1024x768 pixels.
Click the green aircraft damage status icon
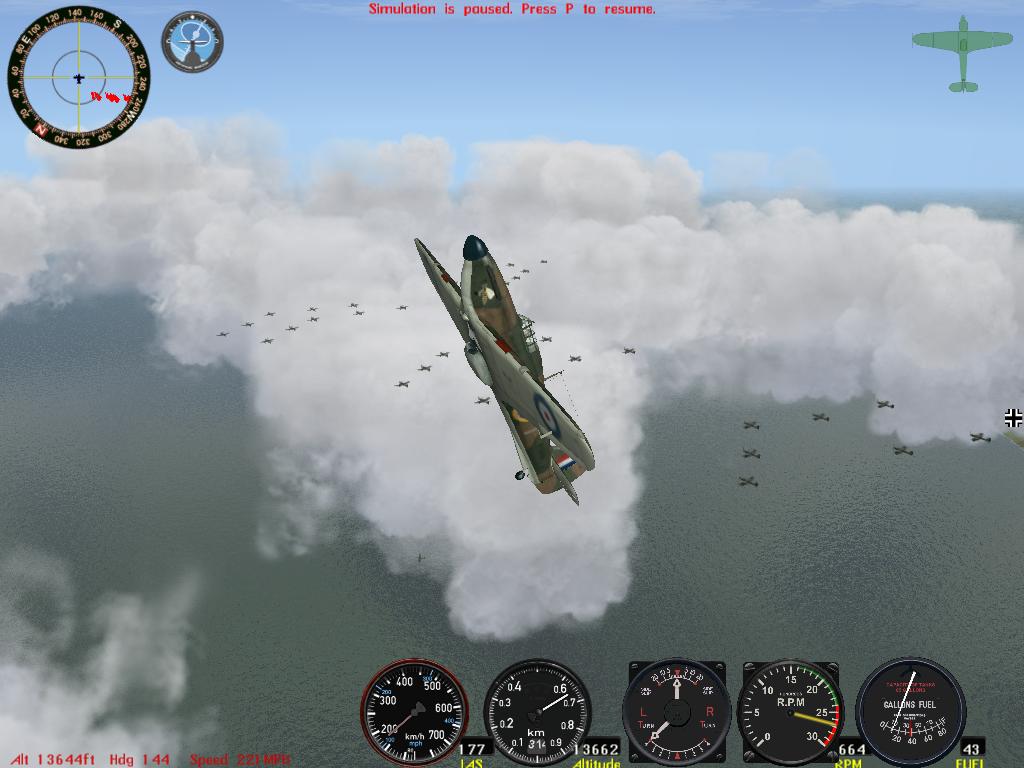click(962, 53)
